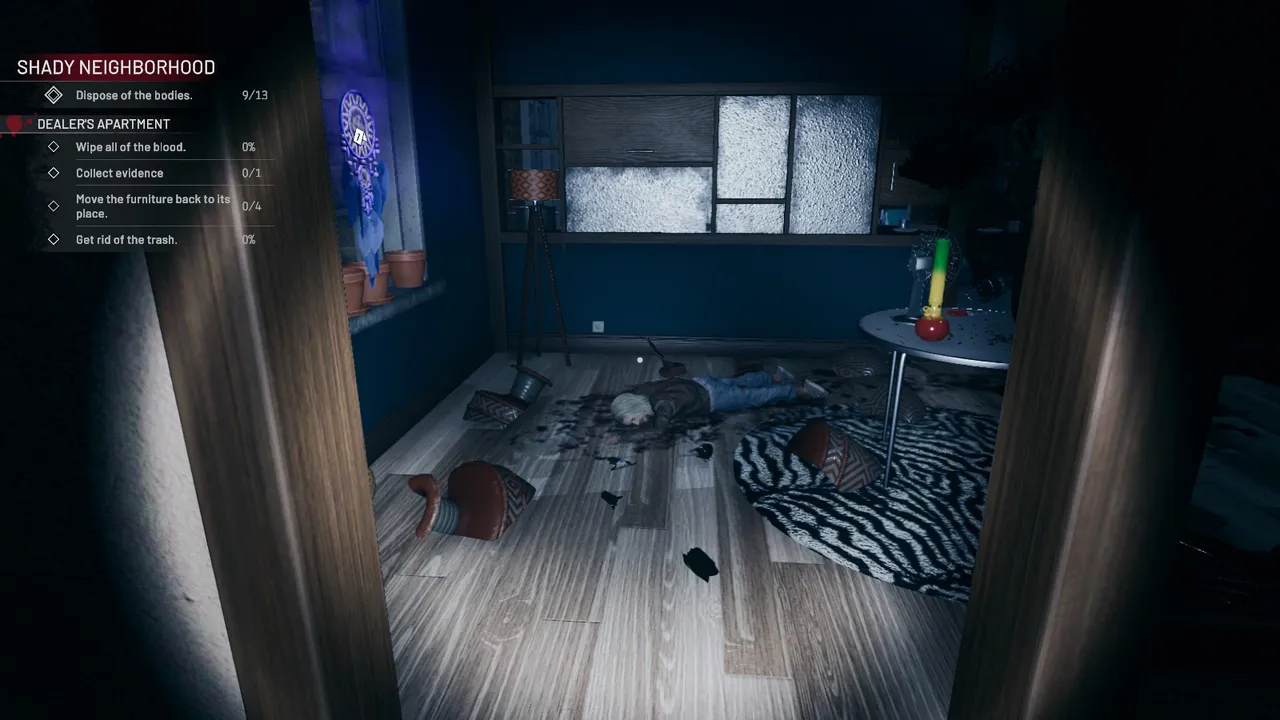This screenshot has width=1280, height=720.
Task: Open the Collect evidence objective label
Action: [119, 173]
